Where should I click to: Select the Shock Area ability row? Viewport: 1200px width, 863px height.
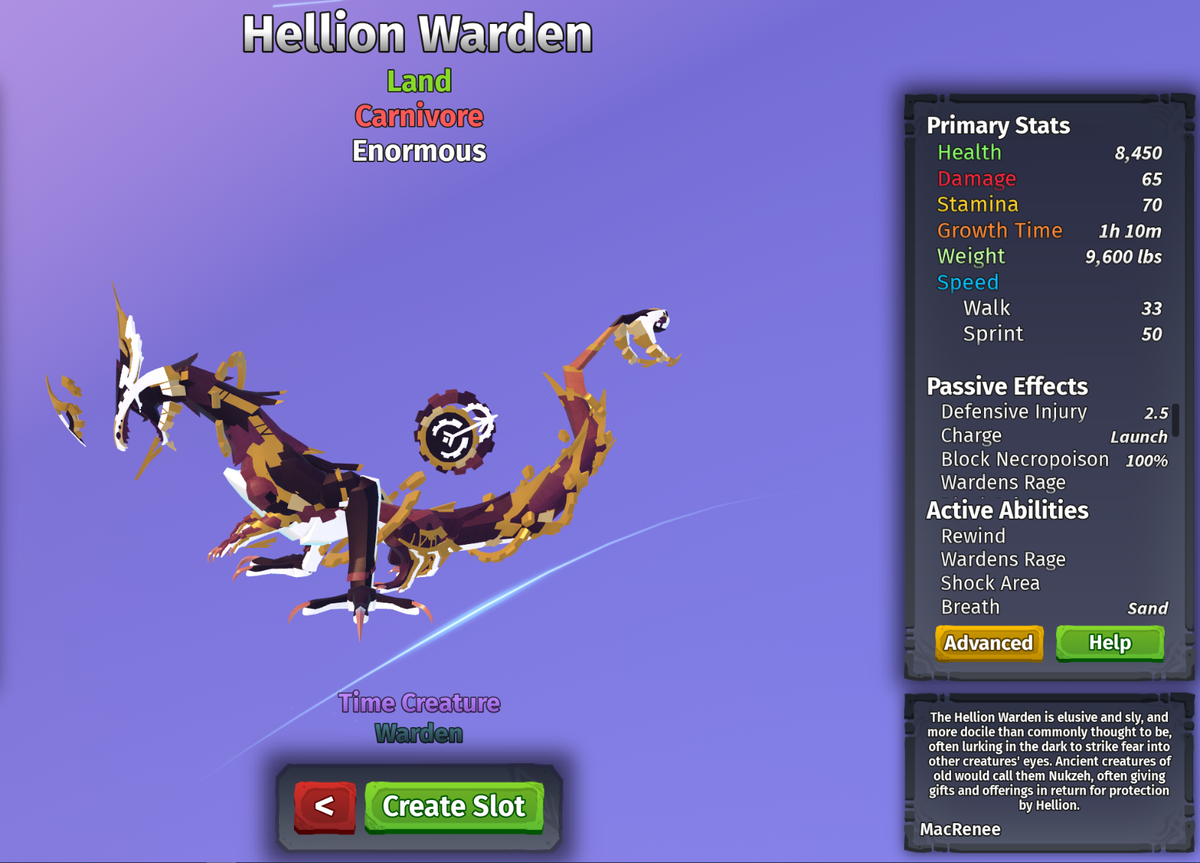pyautogui.click(x=990, y=583)
